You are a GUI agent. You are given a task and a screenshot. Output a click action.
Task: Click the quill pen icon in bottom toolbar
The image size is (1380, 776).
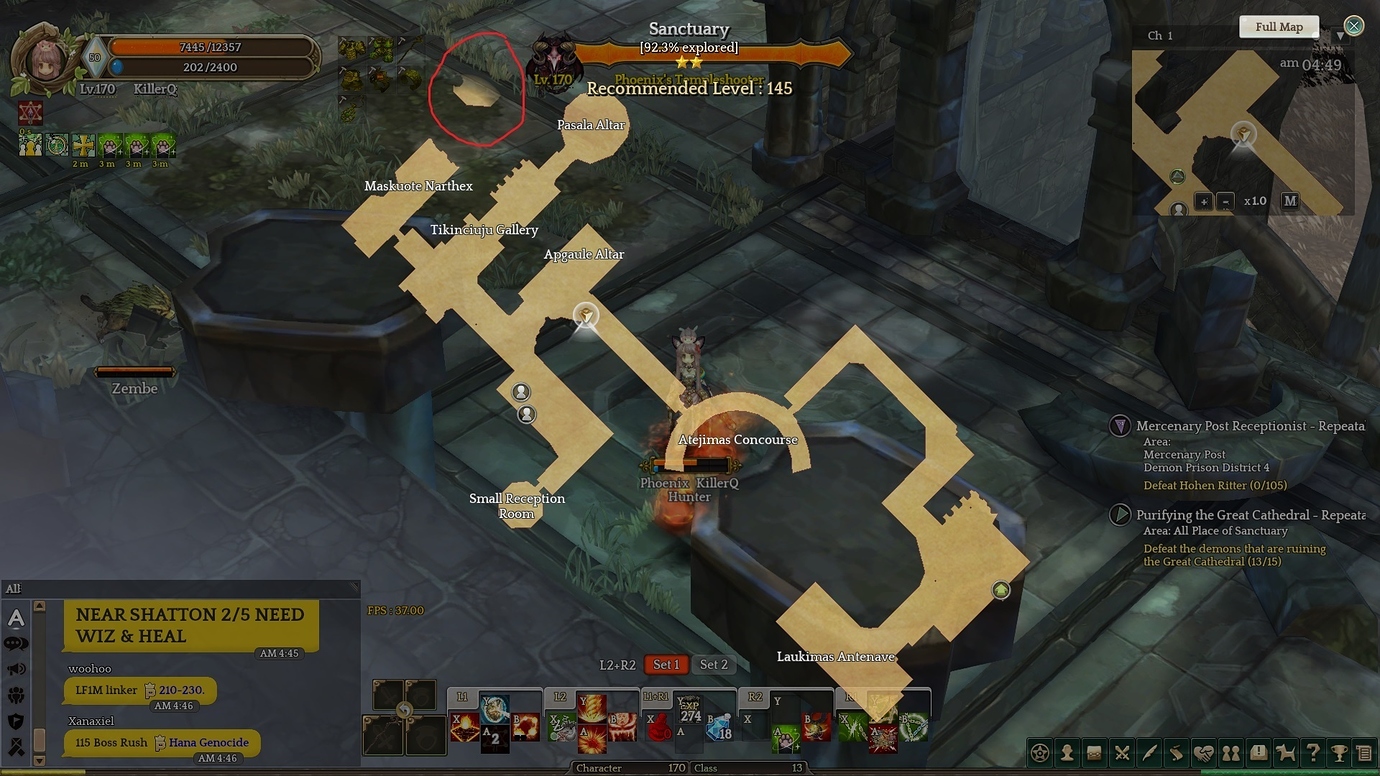1148,751
